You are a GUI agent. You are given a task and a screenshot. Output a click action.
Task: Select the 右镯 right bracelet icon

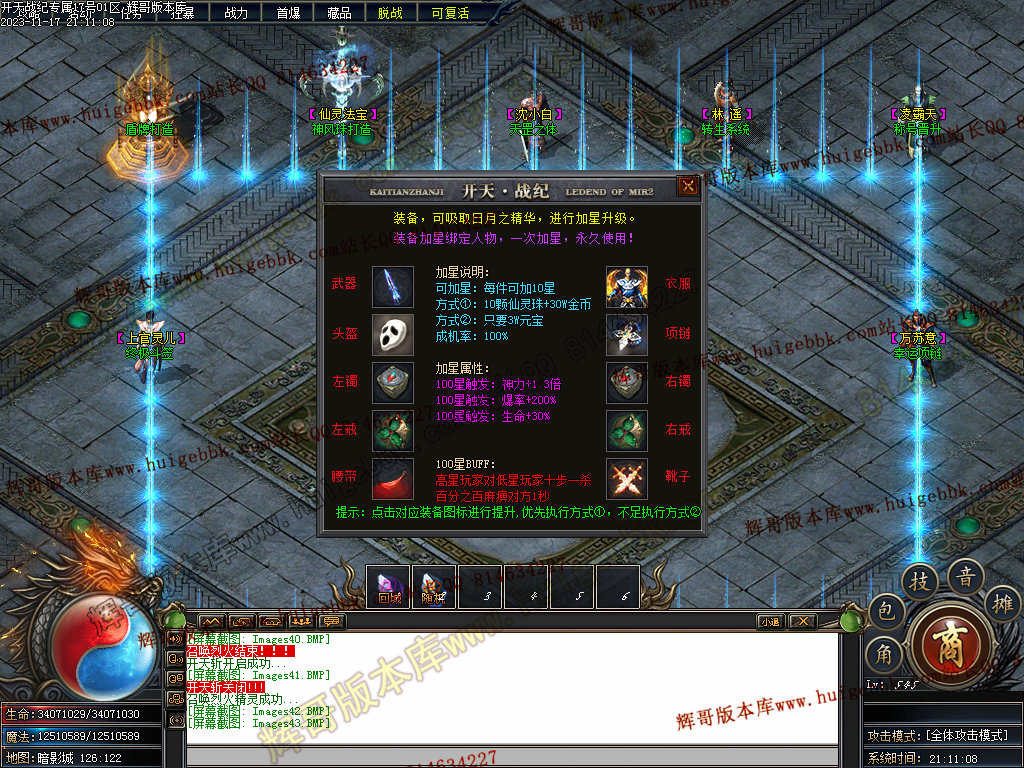627,382
